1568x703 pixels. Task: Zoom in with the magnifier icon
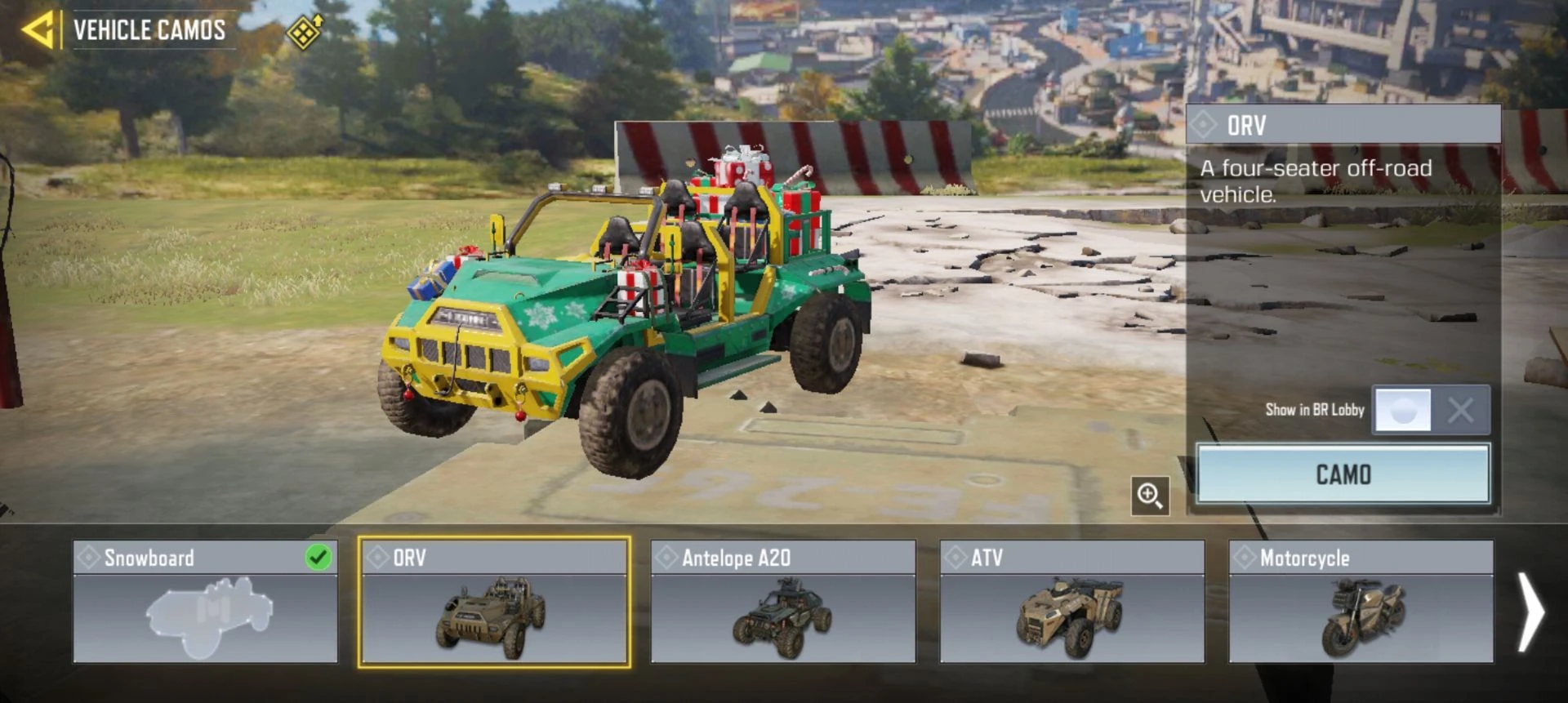(x=1150, y=496)
